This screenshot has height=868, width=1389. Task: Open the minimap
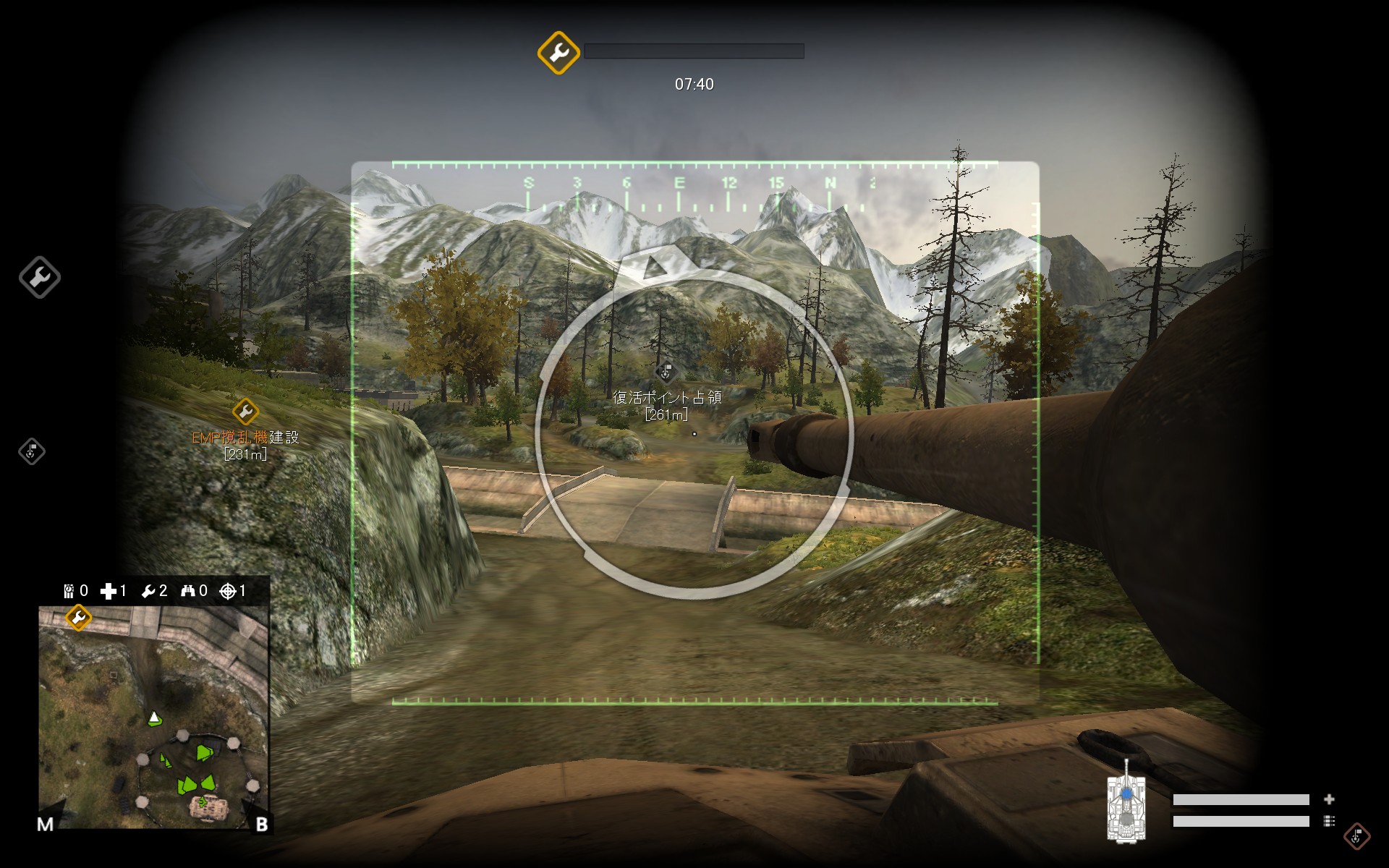point(153,717)
